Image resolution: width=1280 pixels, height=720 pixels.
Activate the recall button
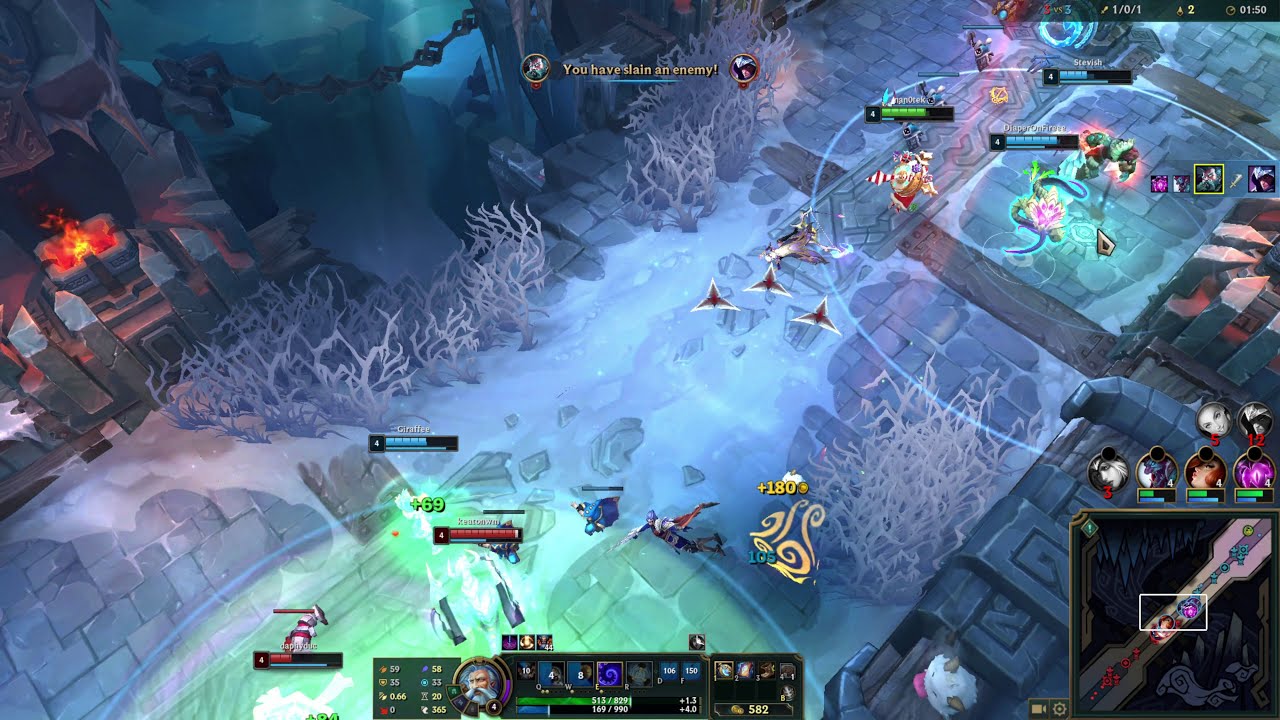click(788, 692)
